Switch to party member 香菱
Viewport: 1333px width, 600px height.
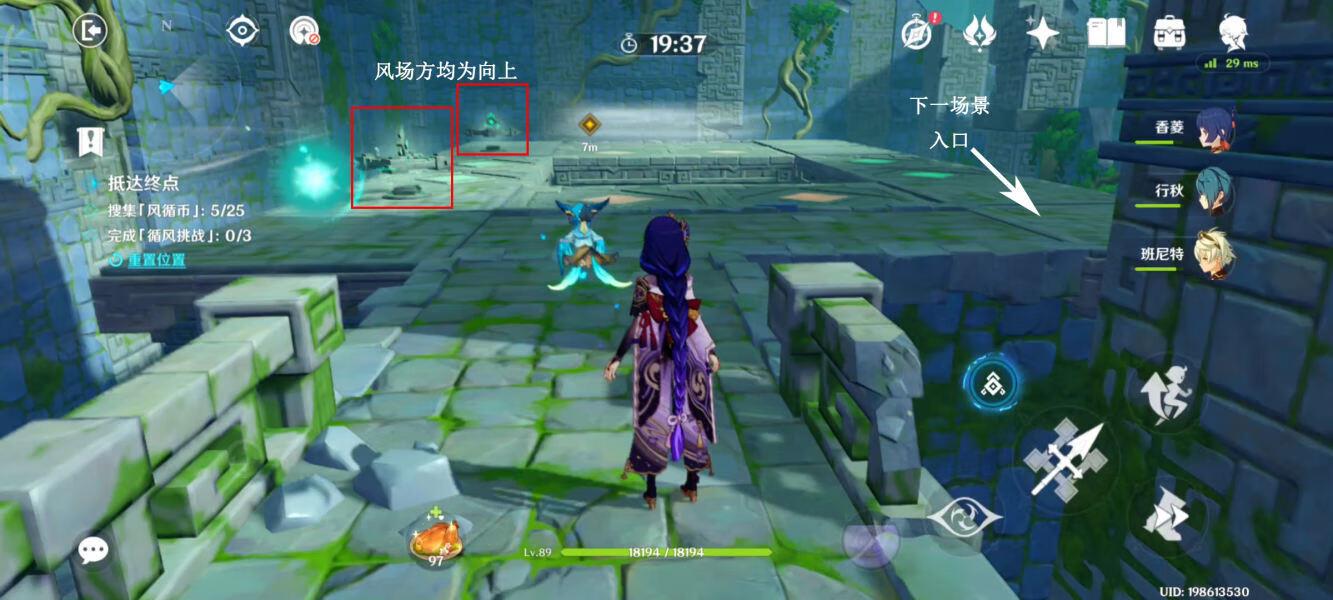pos(1214,129)
